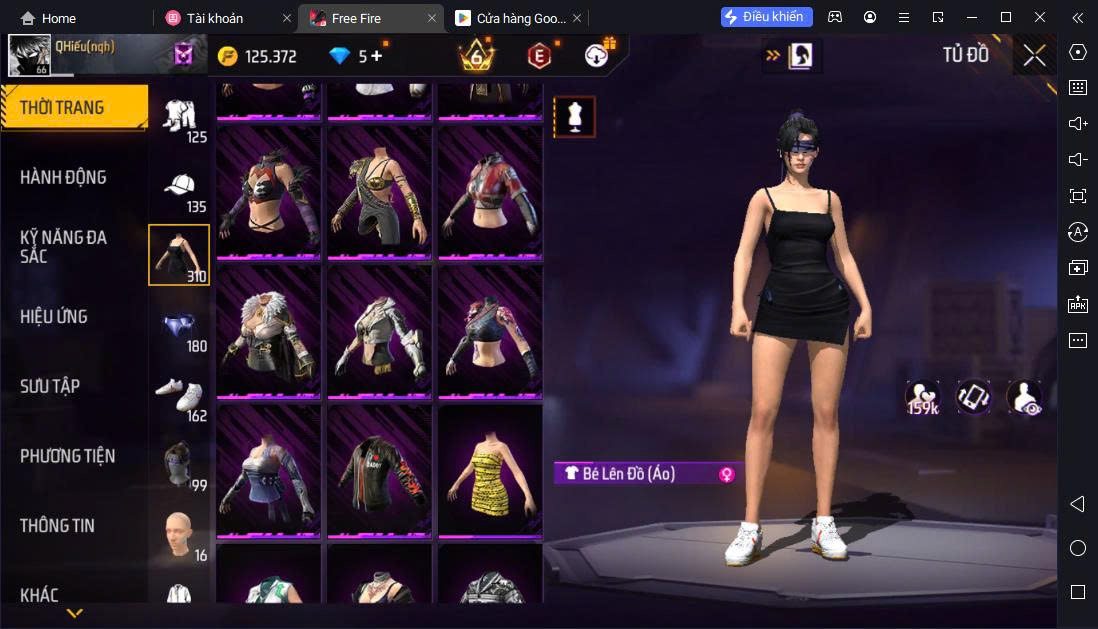1098x629 pixels.
Task: Click the Điều khiển button in title bar
Action: [766, 17]
